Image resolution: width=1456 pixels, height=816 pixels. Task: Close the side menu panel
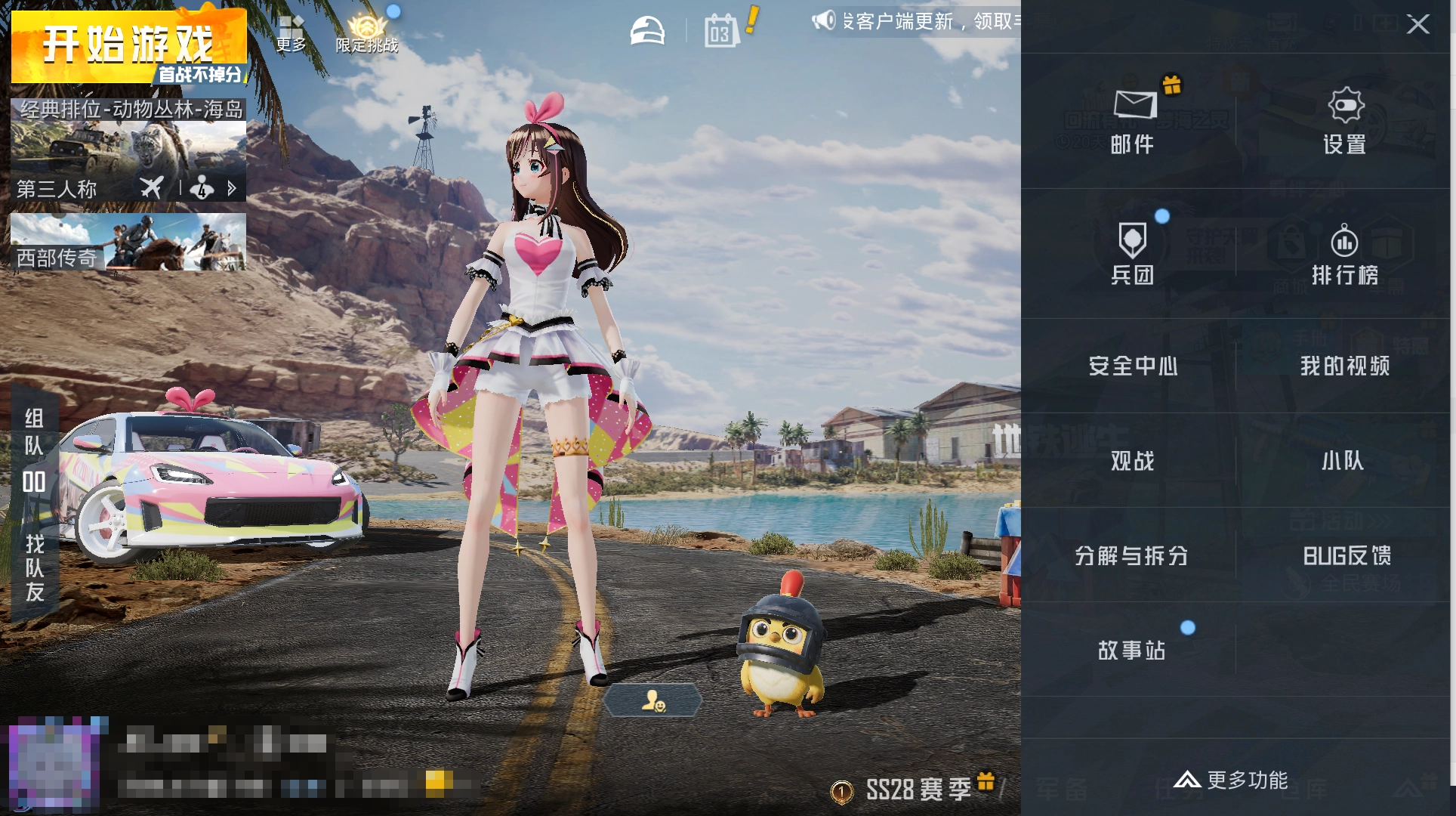(1417, 24)
